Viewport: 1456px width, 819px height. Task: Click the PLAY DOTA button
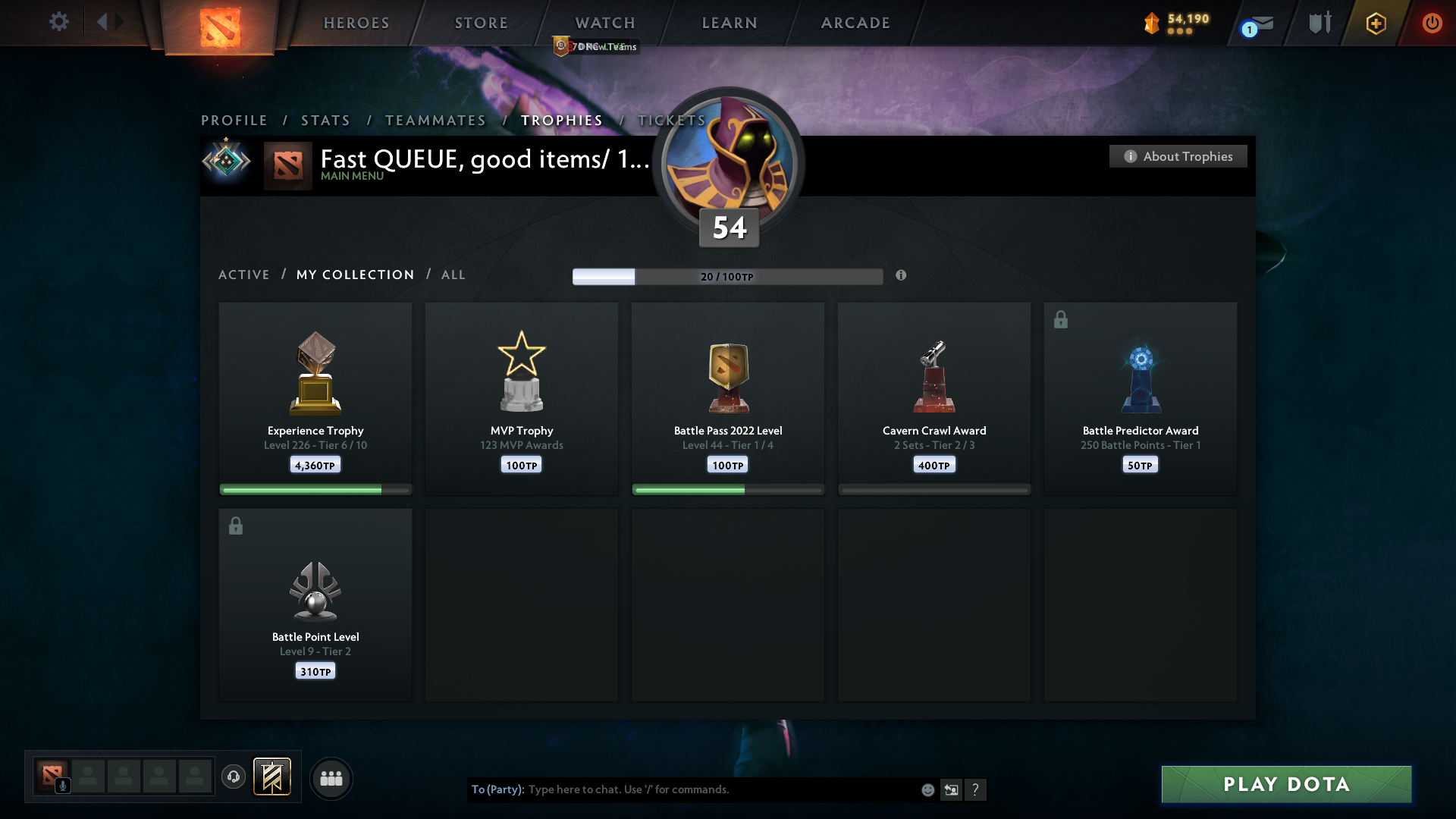point(1285,784)
